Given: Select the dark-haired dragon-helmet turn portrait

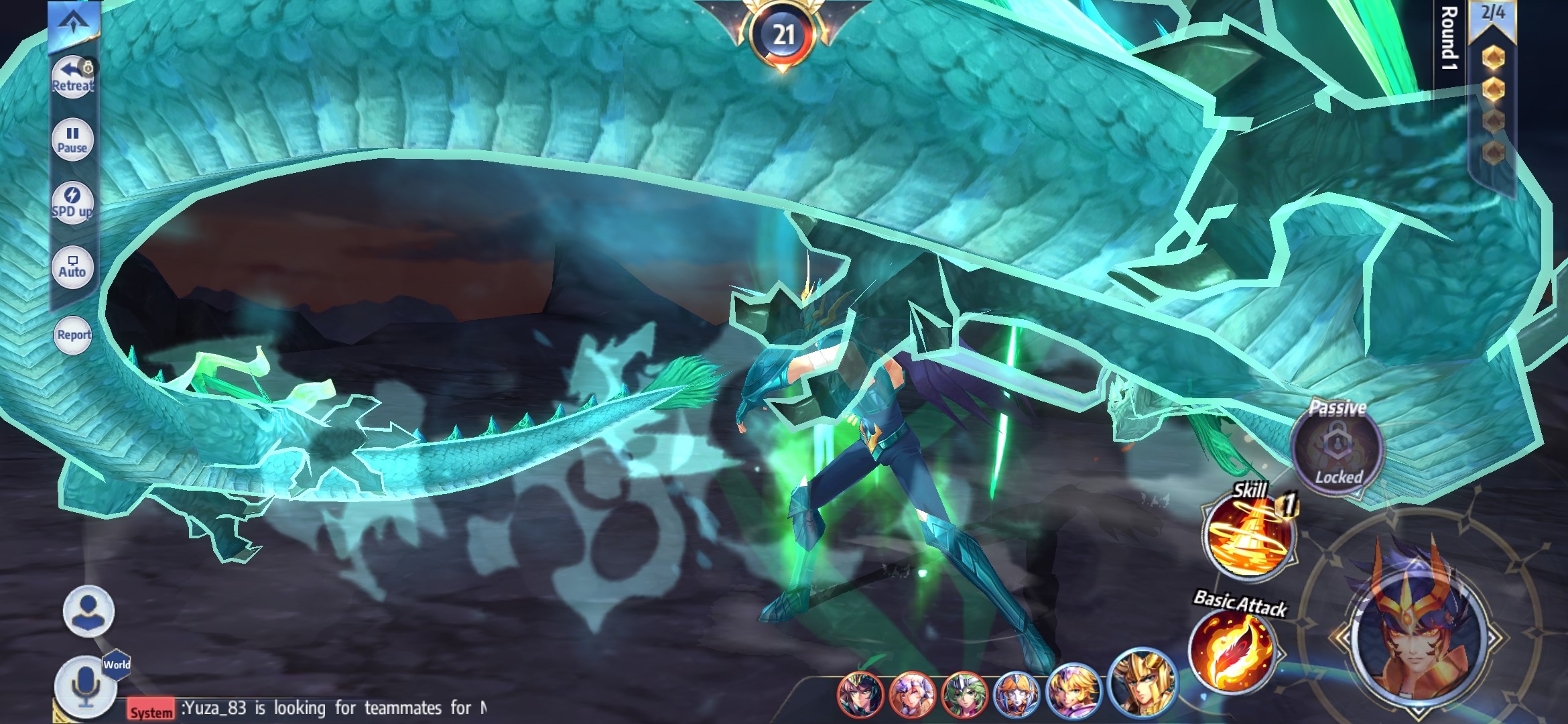Looking at the screenshot, I should (x=860, y=695).
